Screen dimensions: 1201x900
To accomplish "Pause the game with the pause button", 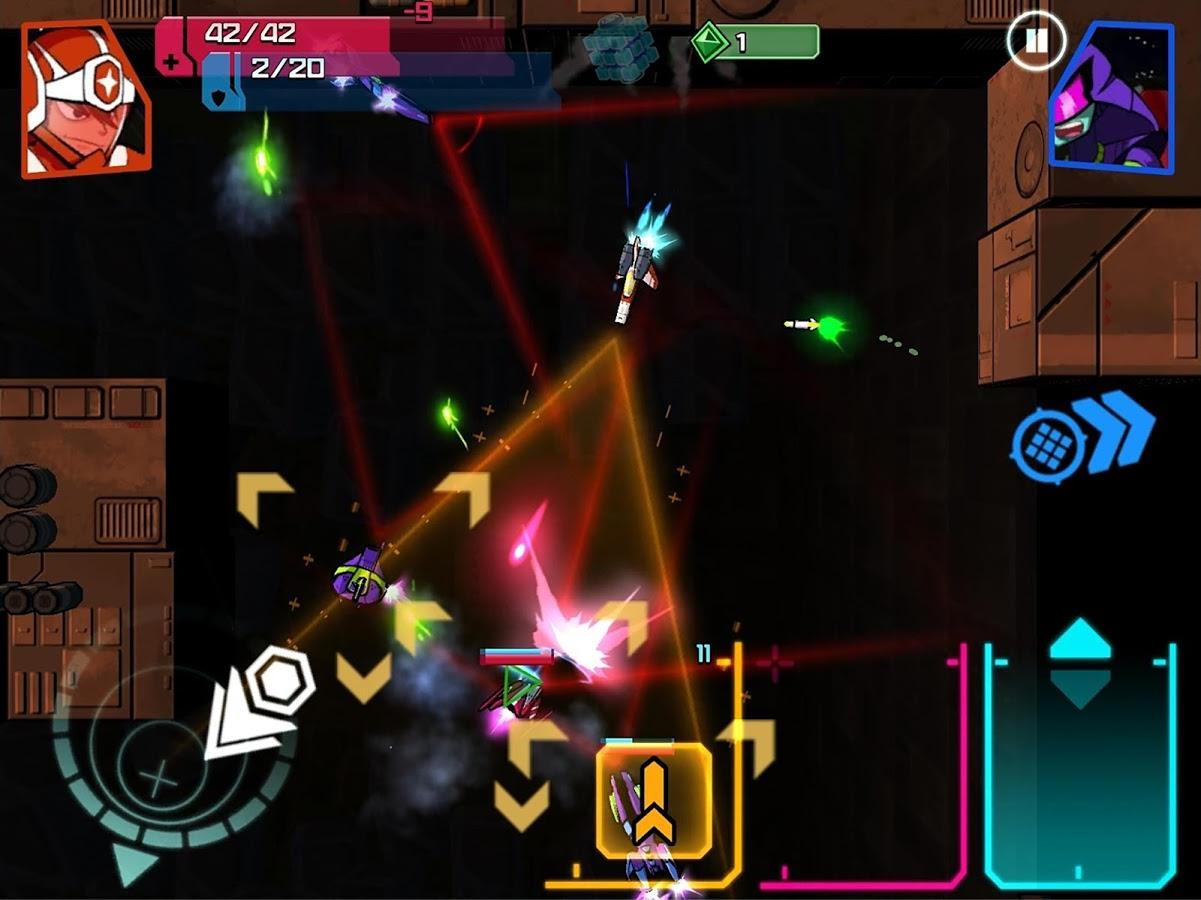I will pos(1036,41).
